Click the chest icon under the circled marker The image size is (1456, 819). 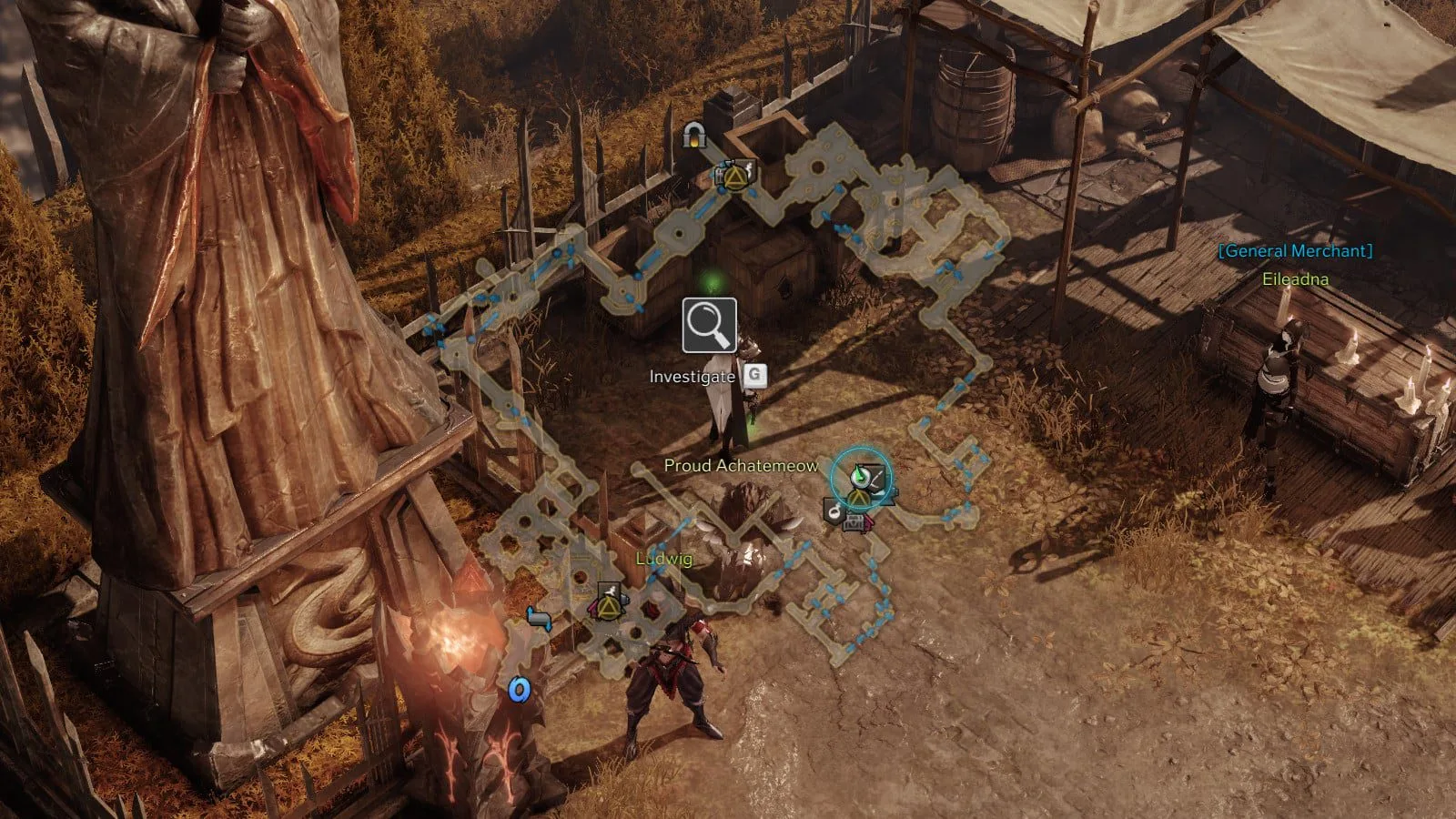point(855,522)
